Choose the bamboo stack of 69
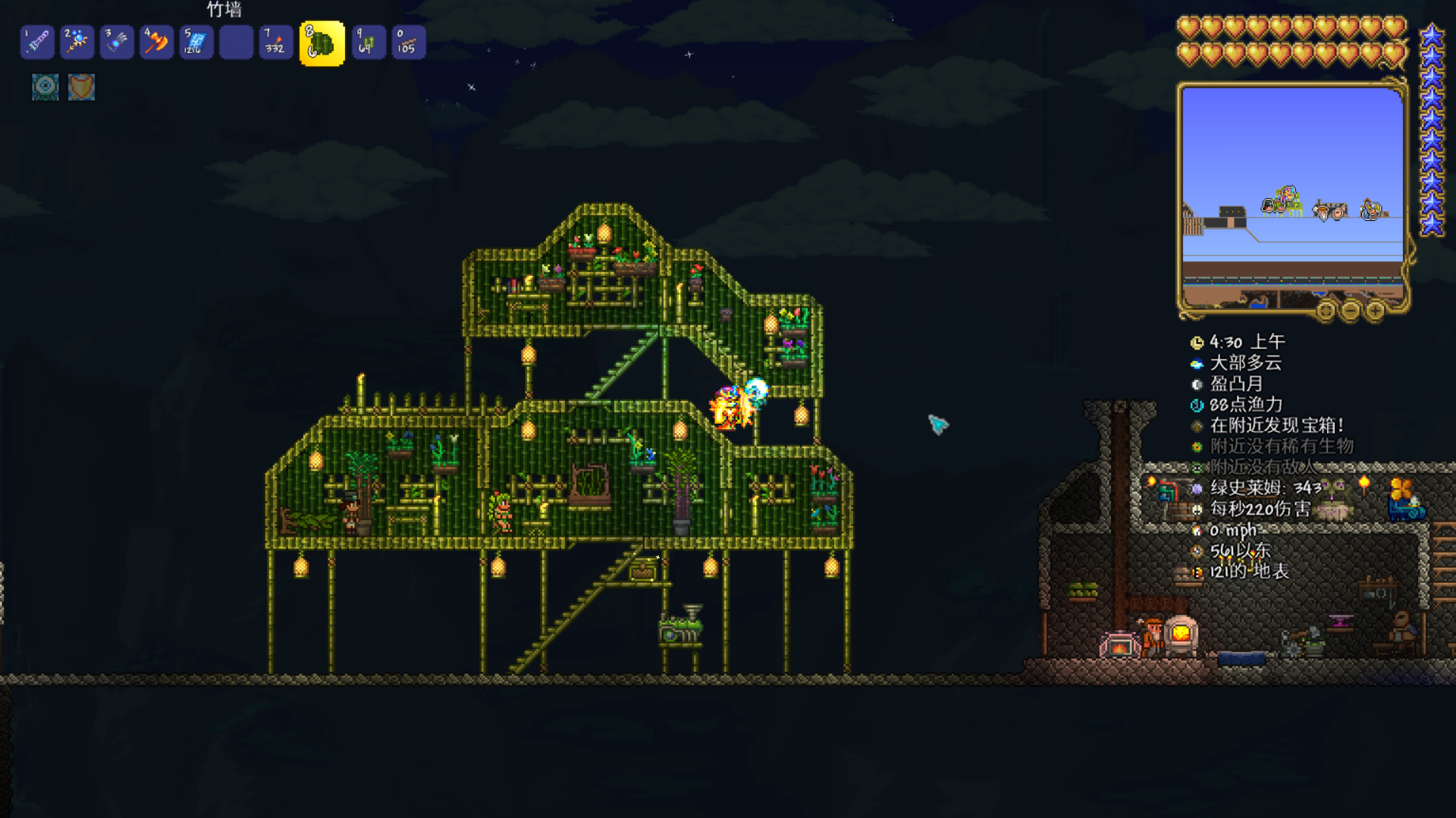This screenshot has height=818, width=1456. tap(369, 42)
